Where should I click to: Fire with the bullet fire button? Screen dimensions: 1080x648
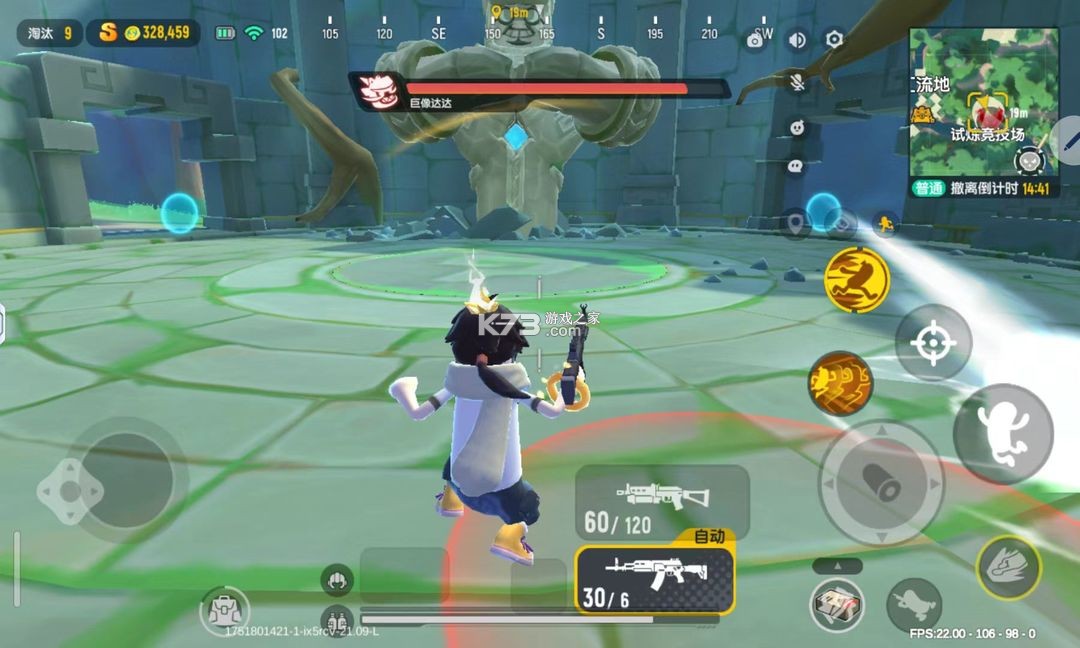click(x=881, y=484)
